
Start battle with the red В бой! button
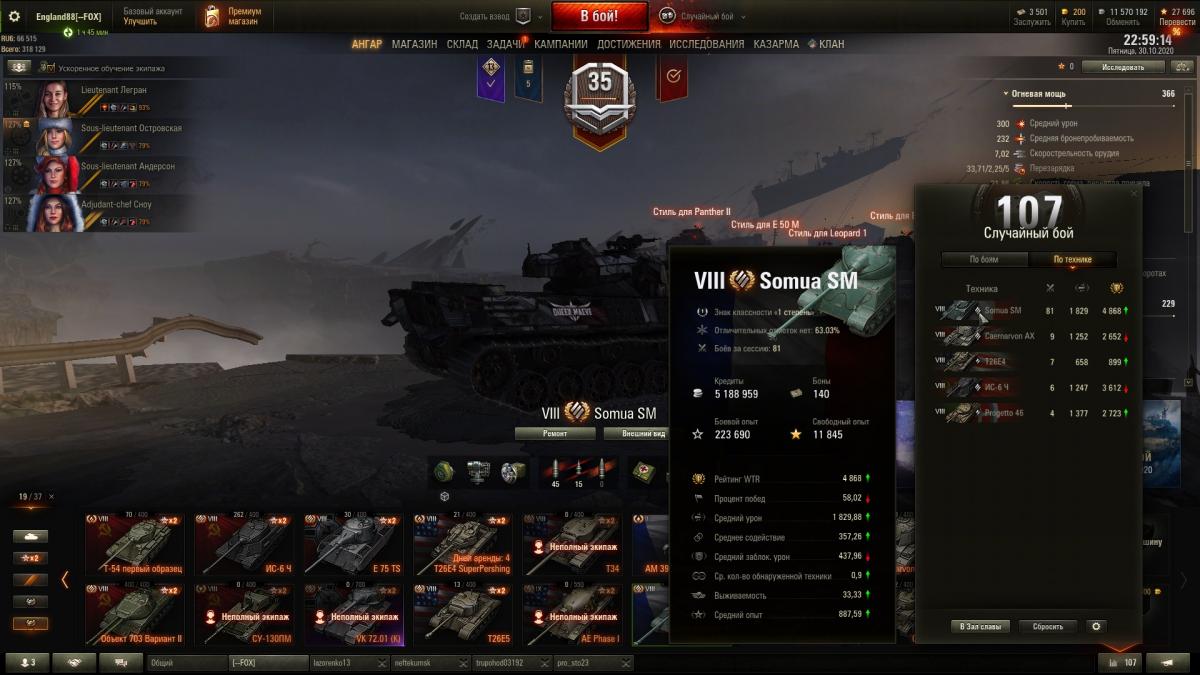click(x=599, y=16)
